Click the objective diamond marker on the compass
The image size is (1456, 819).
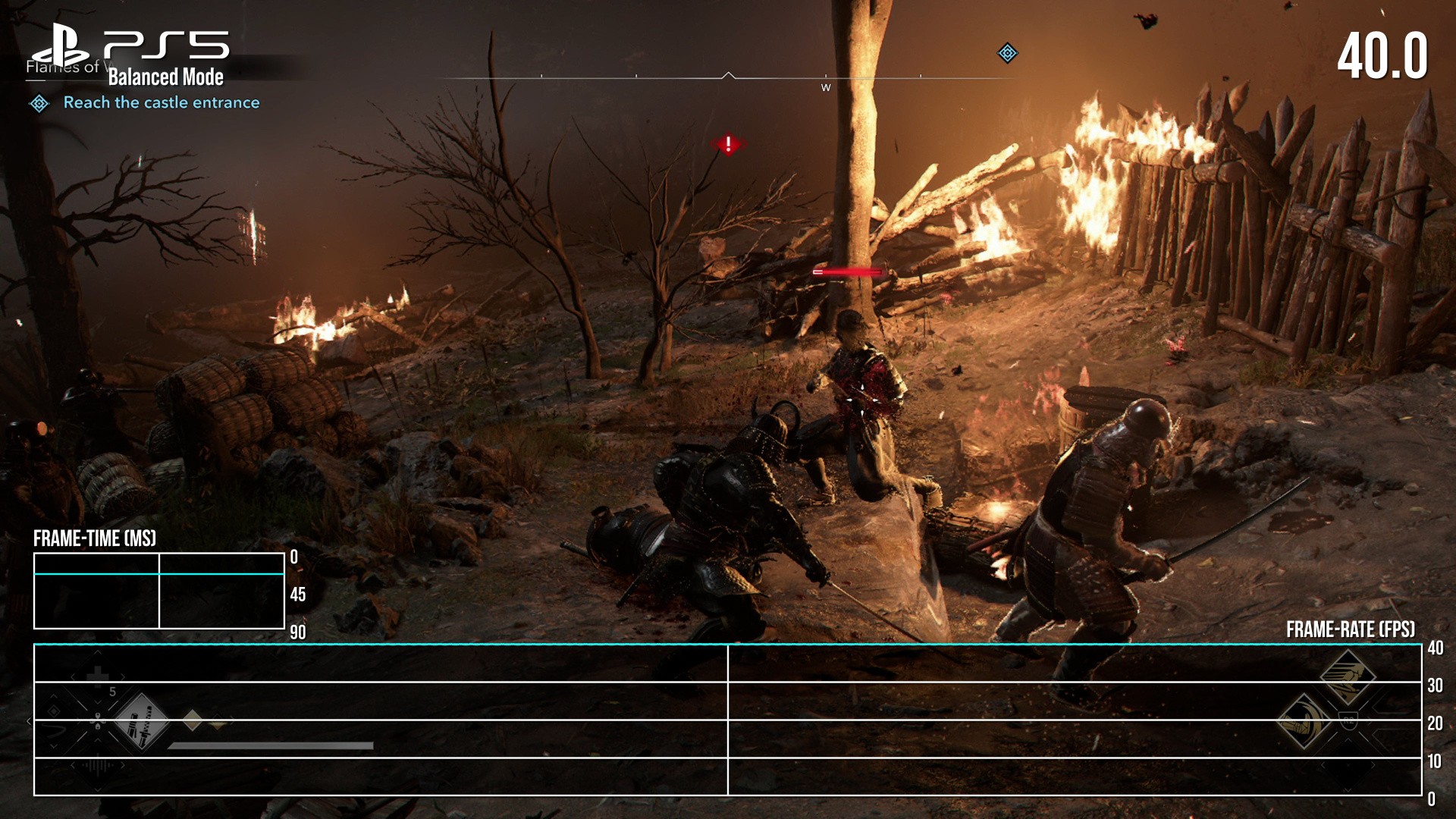pos(1007,53)
